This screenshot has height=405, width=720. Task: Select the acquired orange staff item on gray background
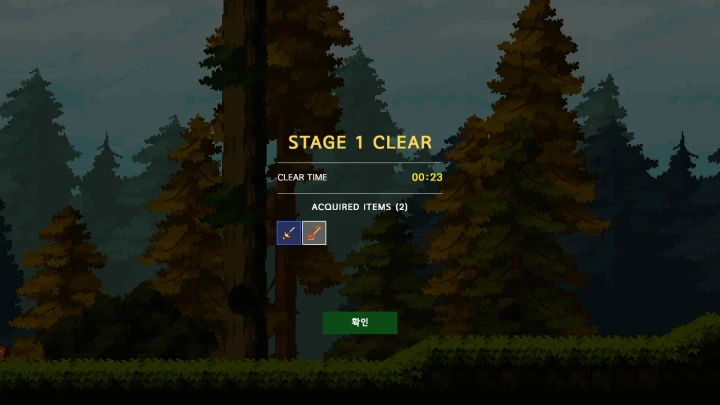pos(314,233)
